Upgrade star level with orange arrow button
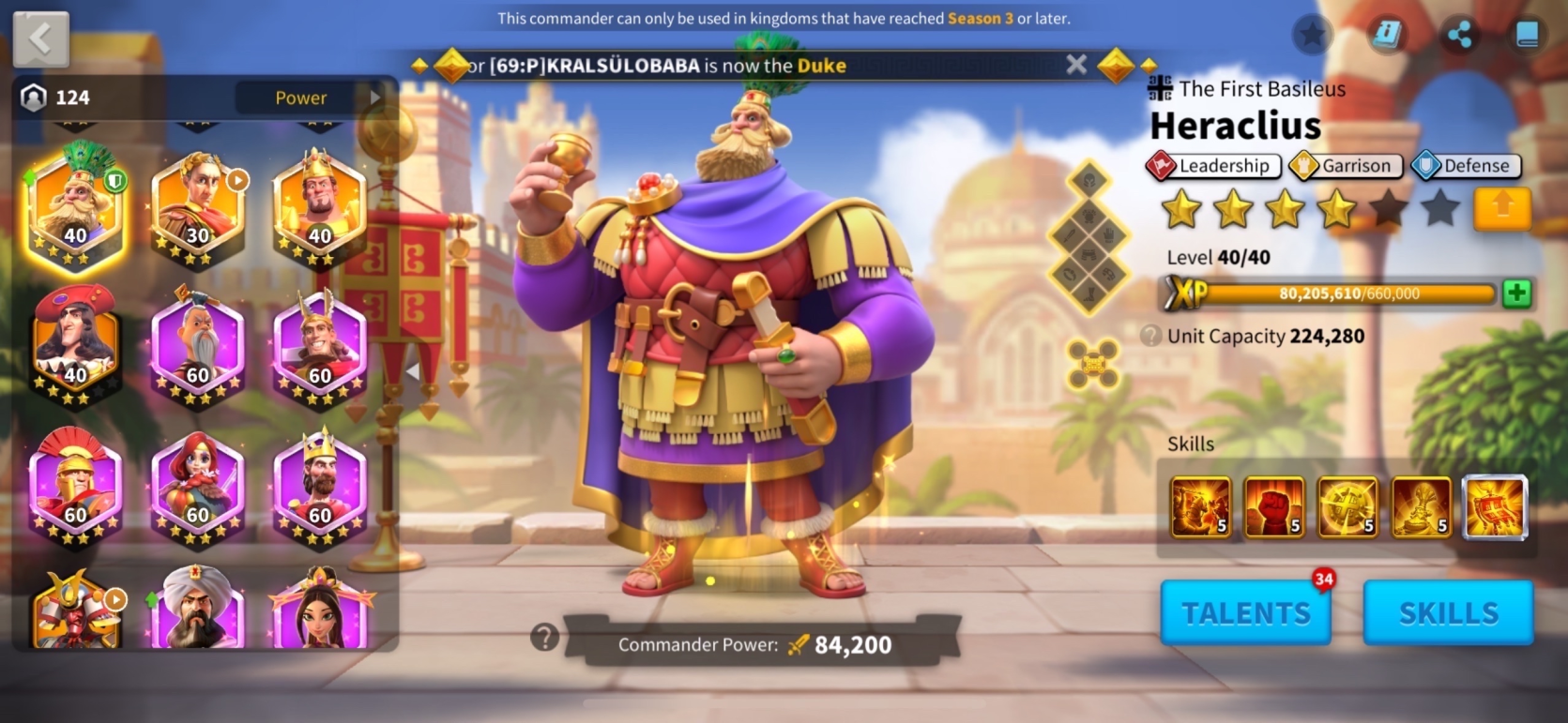This screenshot has width=1568, height=723. pos(1501,207)
